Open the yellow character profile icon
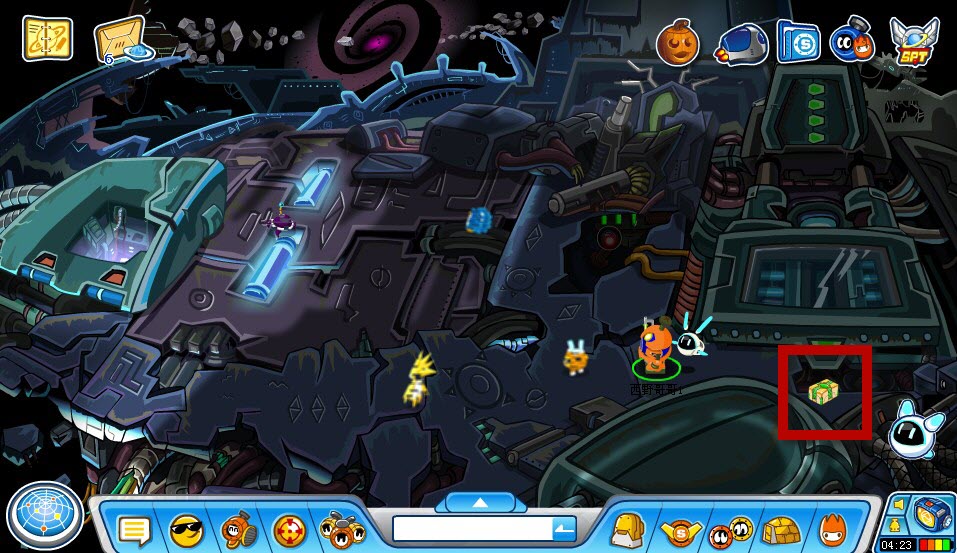The height and width of the screenshot is (553, 957). (626, 527)
